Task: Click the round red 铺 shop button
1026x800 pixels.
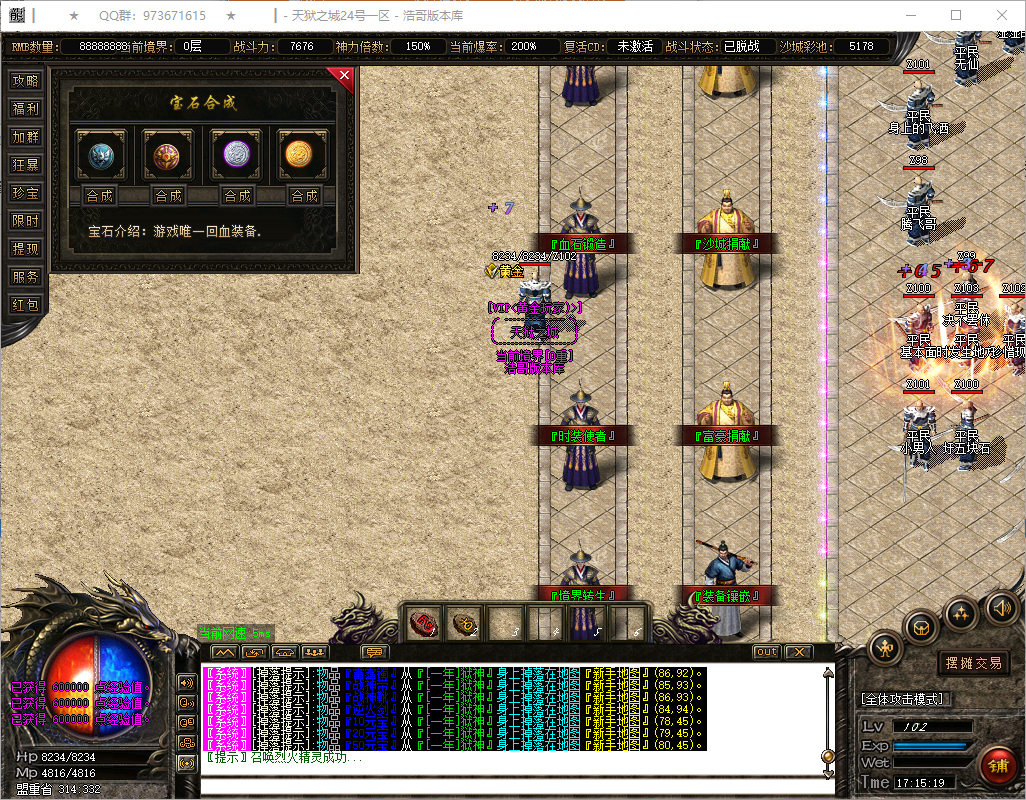Action: 996,764
